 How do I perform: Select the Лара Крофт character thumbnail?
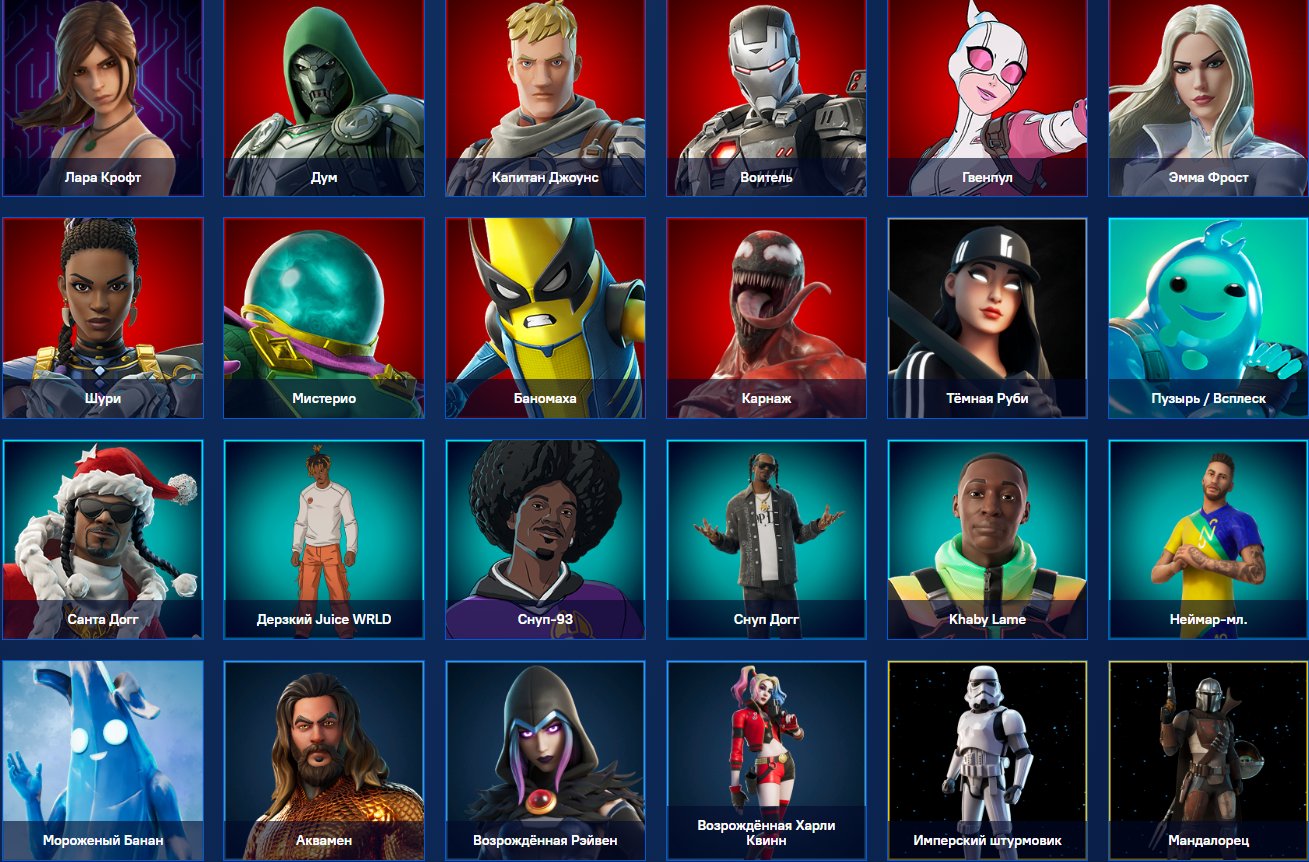(x=103, y=97)
